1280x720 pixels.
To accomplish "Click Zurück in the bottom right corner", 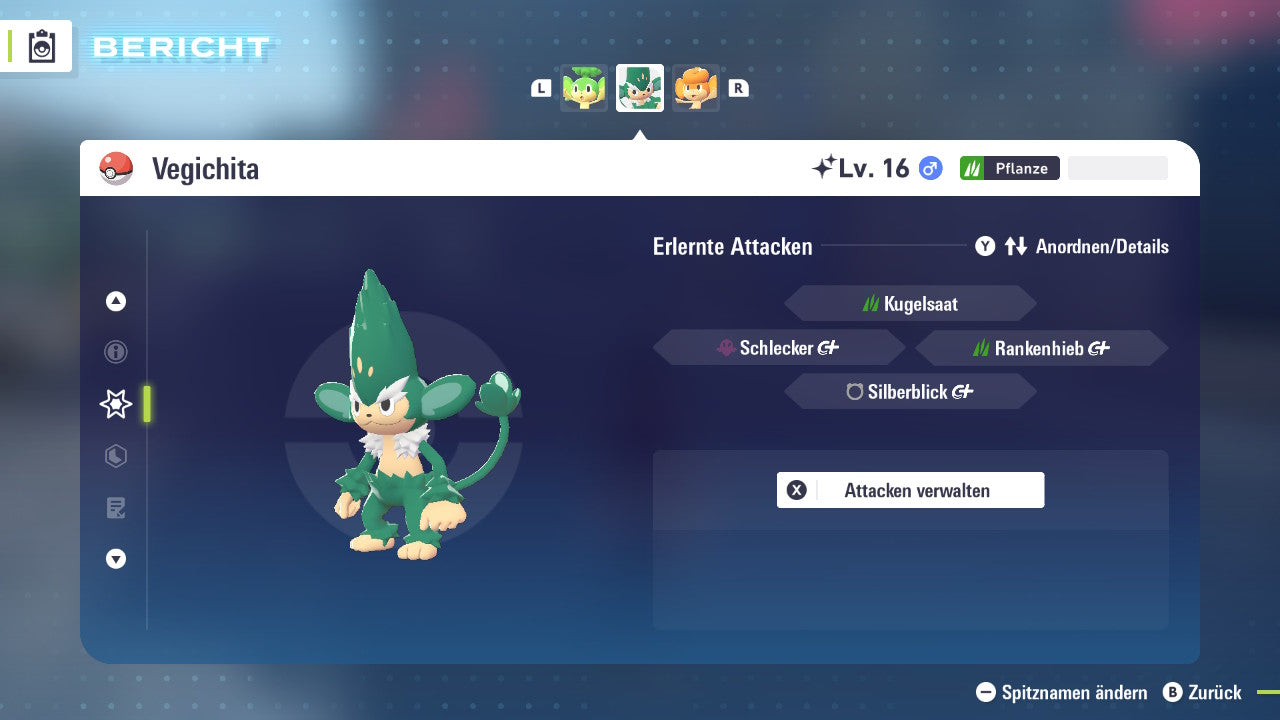I will click(x=1211, y=692).
